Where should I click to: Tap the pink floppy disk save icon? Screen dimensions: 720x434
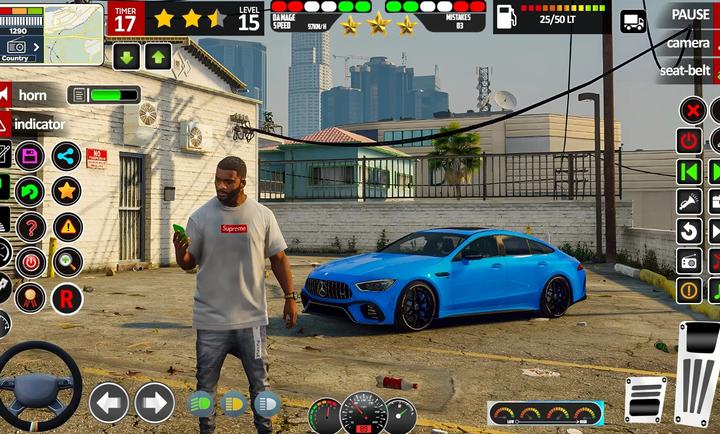coord(29,156)
